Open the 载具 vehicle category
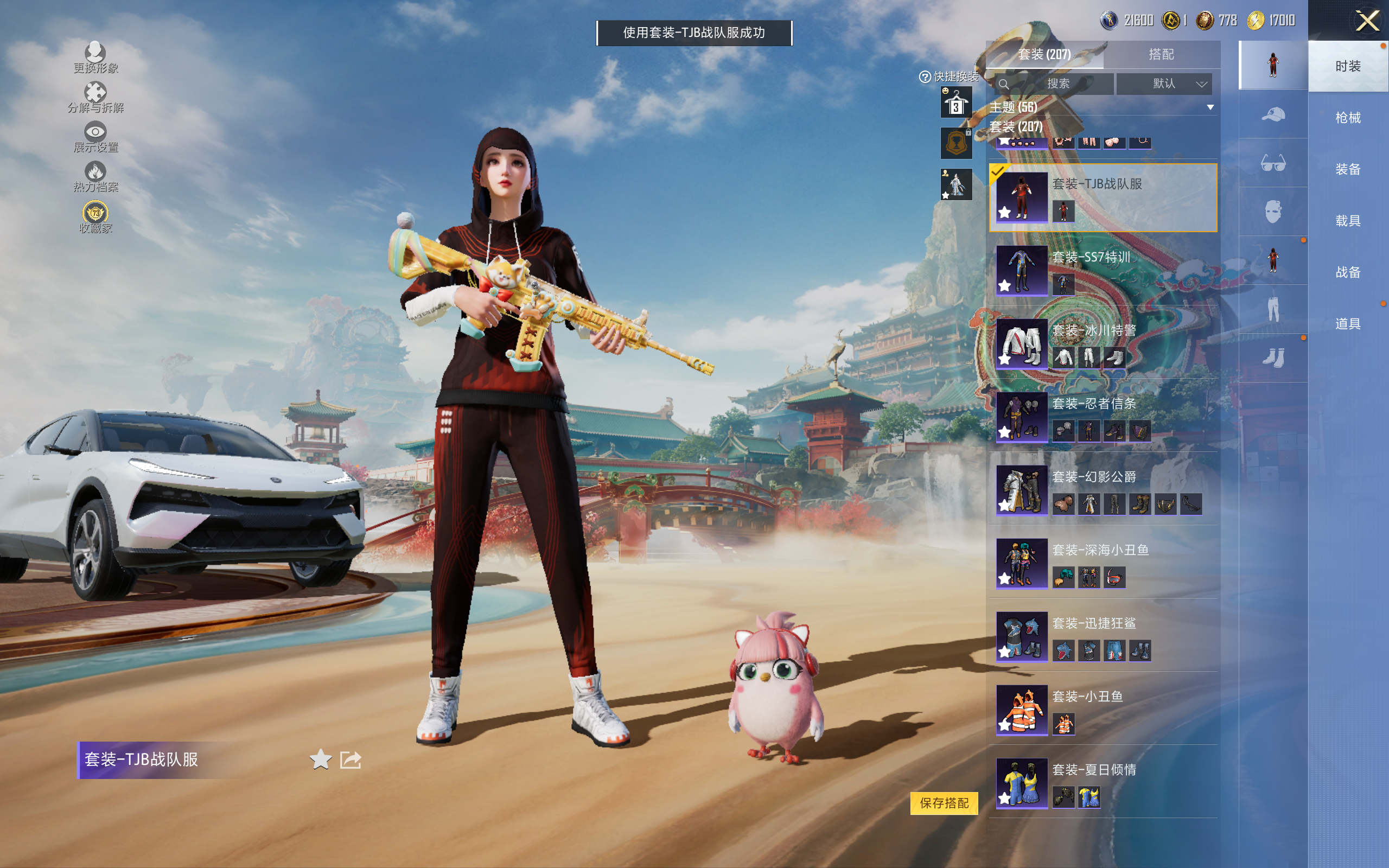1389x868 pixels. point(1347,220)
